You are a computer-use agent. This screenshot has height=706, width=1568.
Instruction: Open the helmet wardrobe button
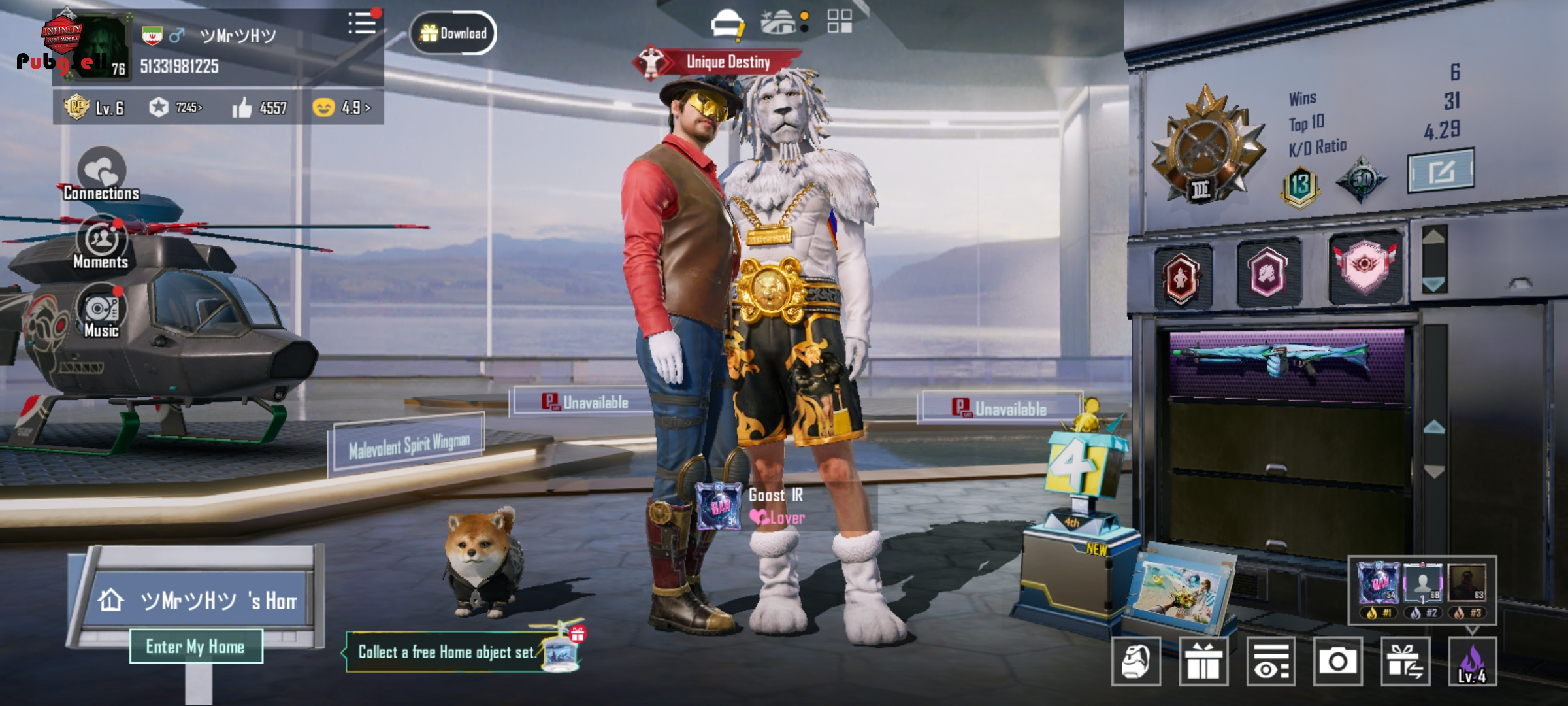pyautogui.click(x=1136, y=662)
